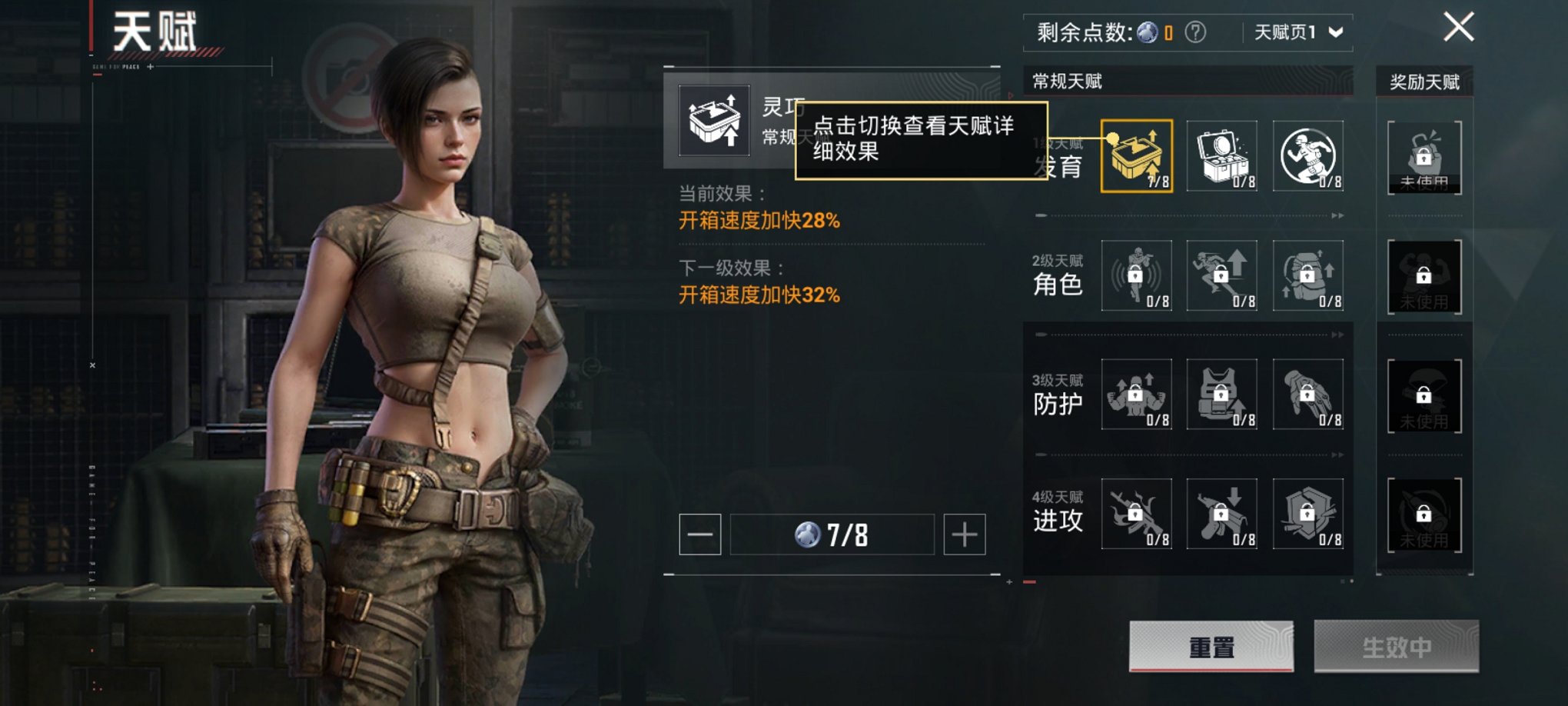Select the locked sprinting figure talent
Screen dimensions: 1568x706
point(1222,275)
